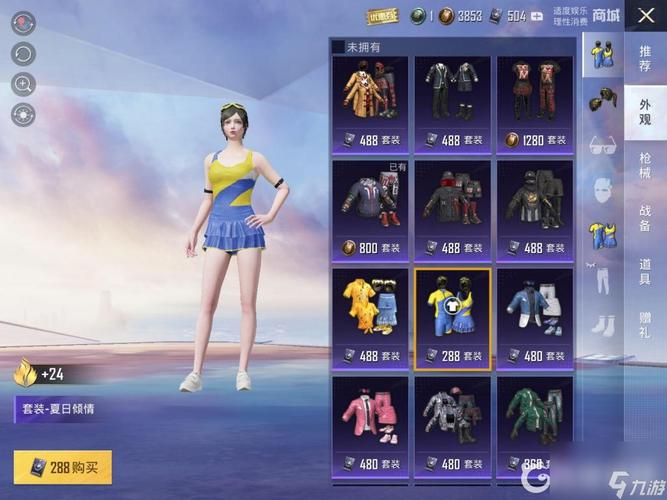
Task: Click the plus button to add currency
Action: [537, 16]
